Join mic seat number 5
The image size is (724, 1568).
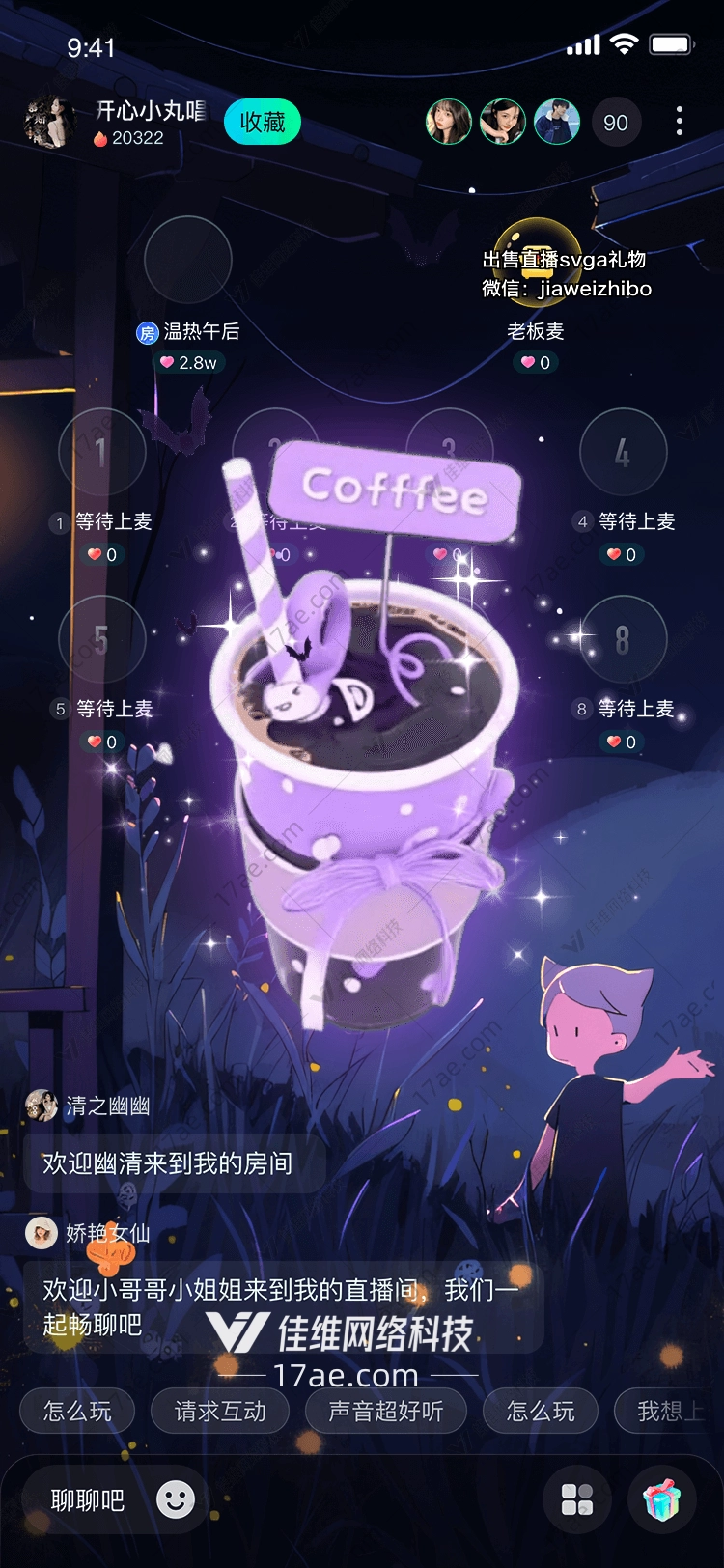coord(102,639)
